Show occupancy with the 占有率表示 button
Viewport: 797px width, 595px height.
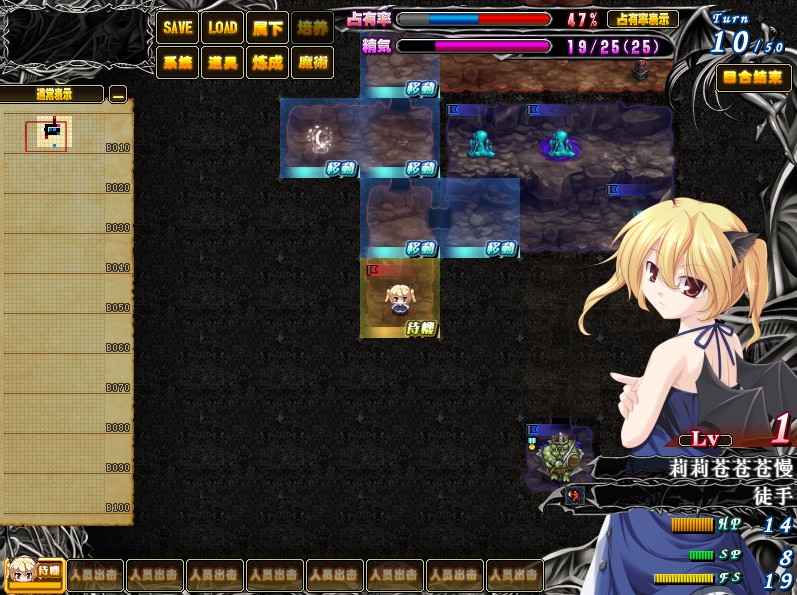click(642, 19)
